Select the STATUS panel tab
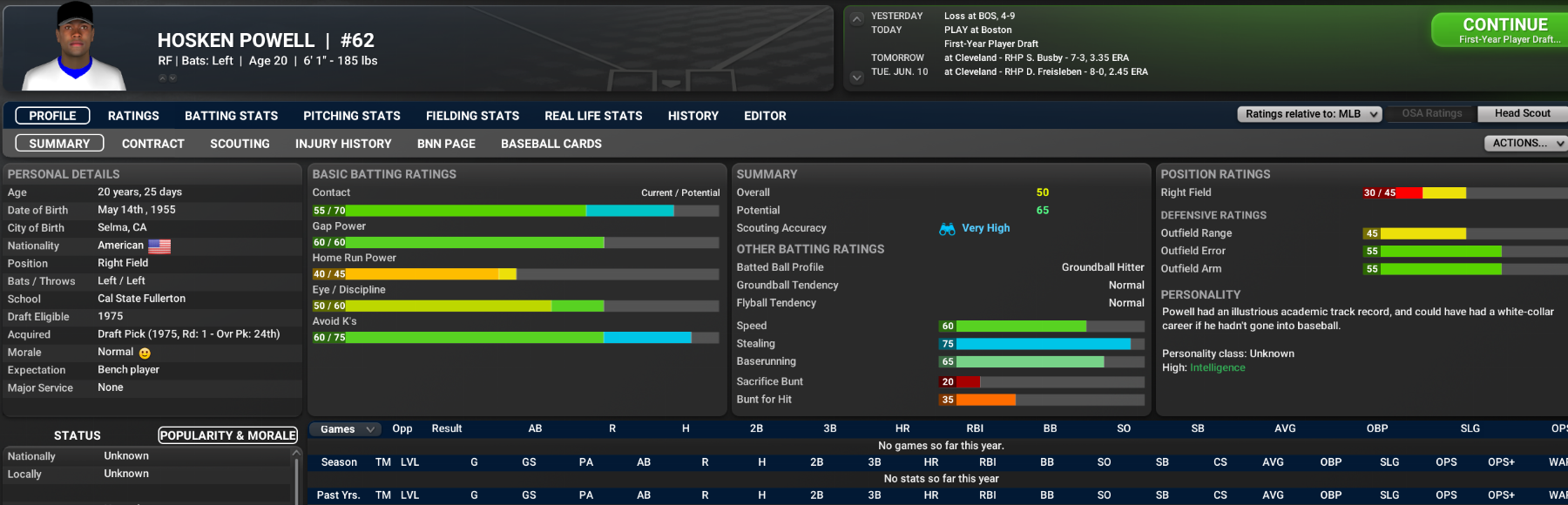 78,435
